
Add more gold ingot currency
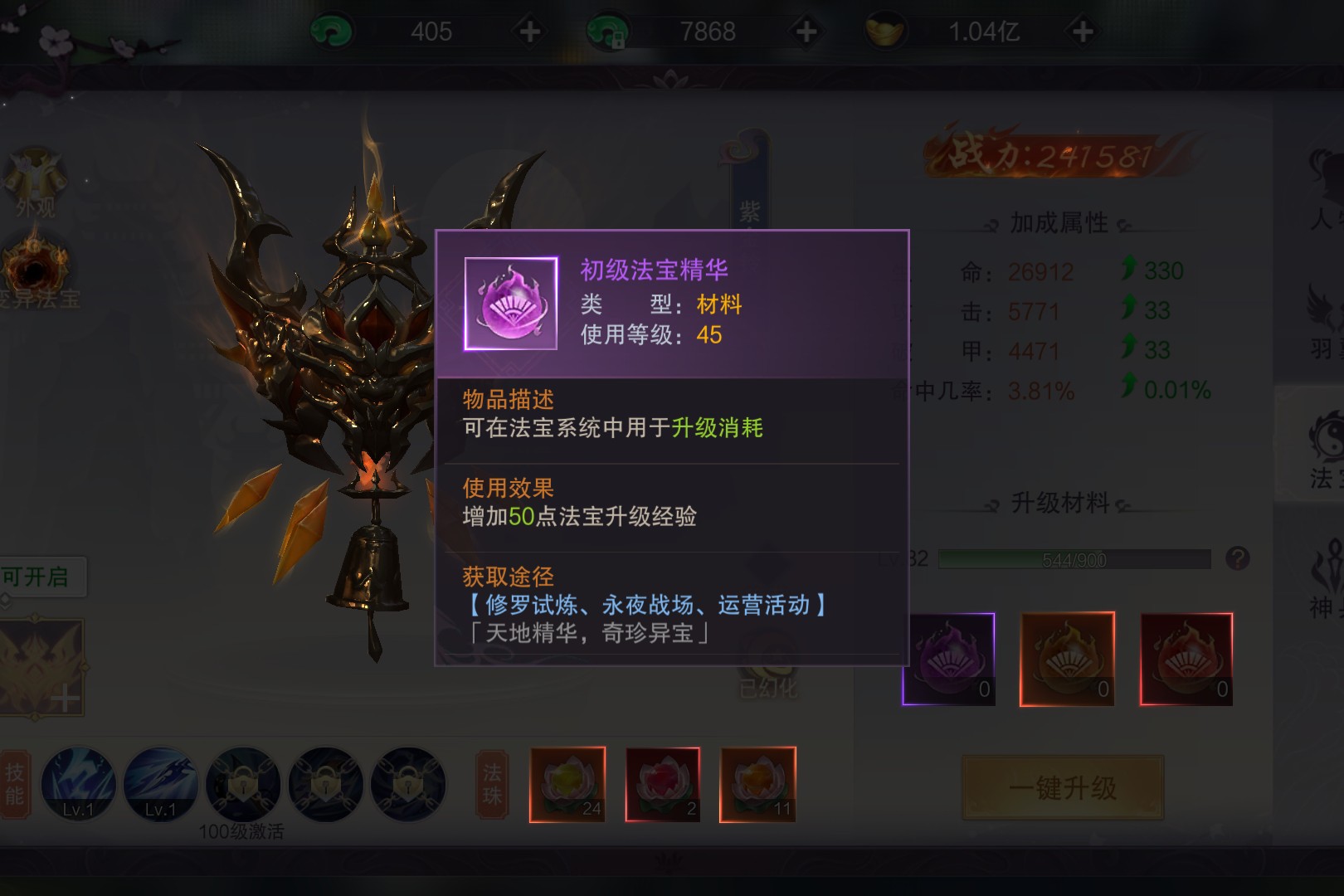click(x=1082, y=32)
